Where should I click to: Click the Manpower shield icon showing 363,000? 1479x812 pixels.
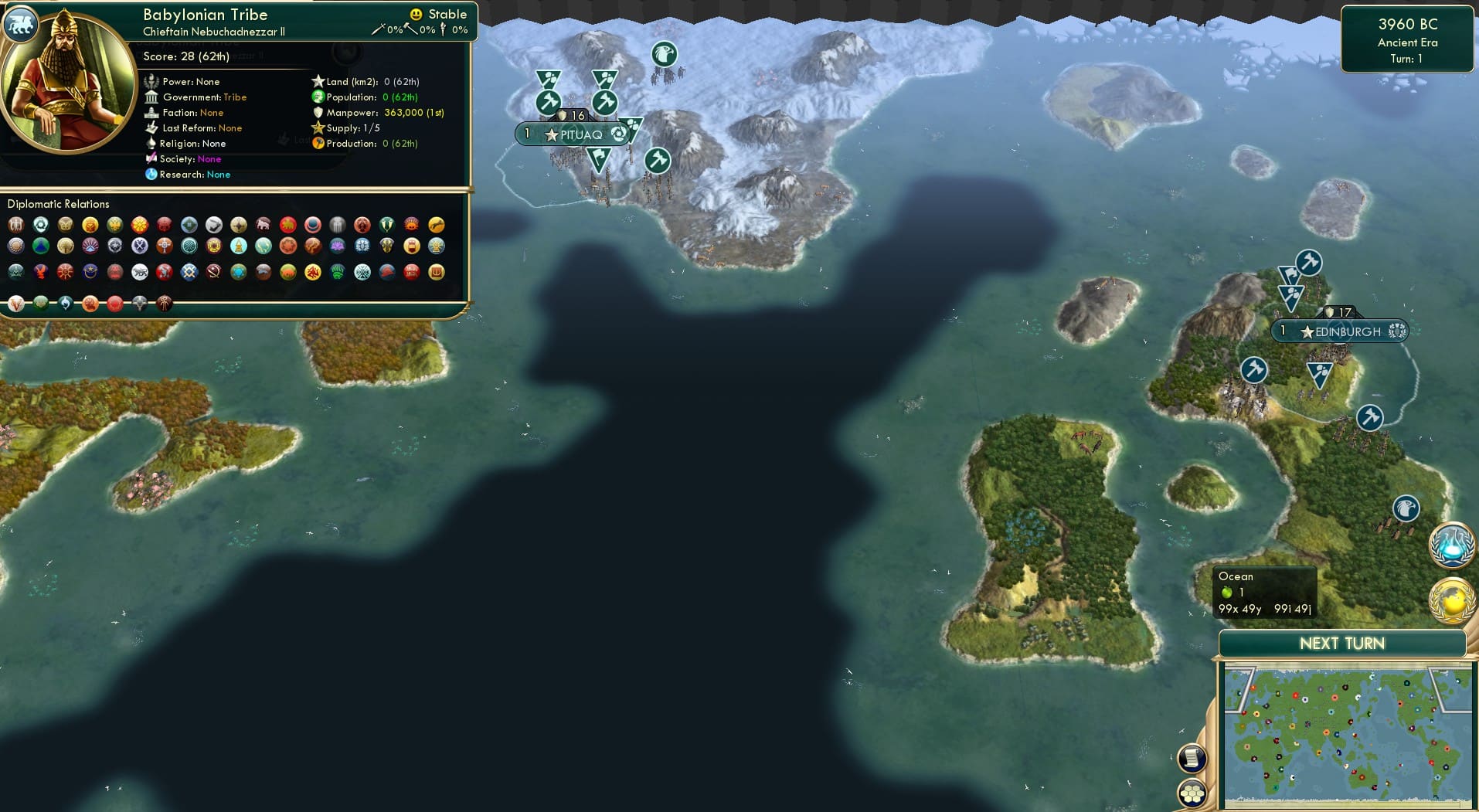coord(318,112)
